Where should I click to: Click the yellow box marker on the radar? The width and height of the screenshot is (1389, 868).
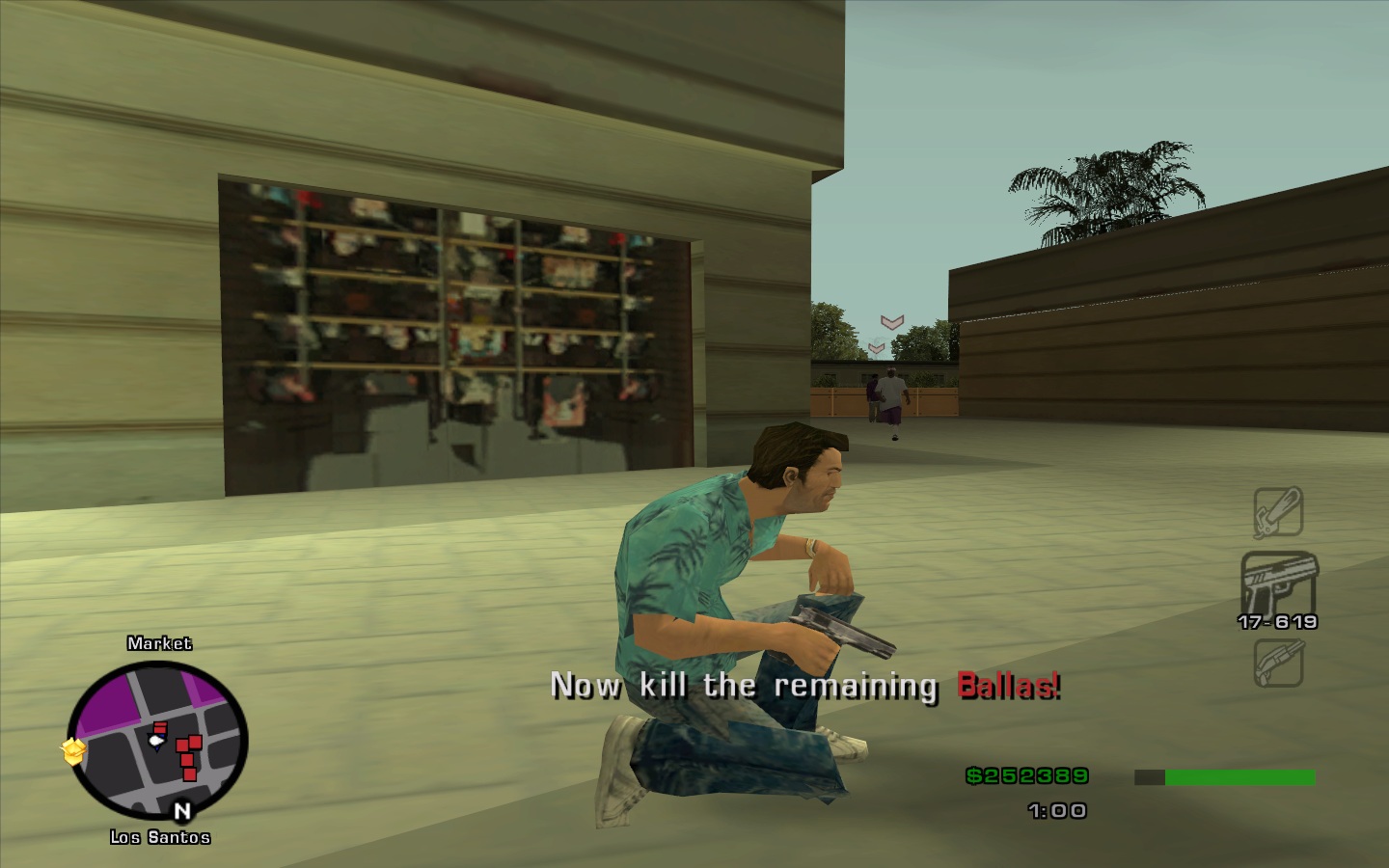click(x=74, y=751)
